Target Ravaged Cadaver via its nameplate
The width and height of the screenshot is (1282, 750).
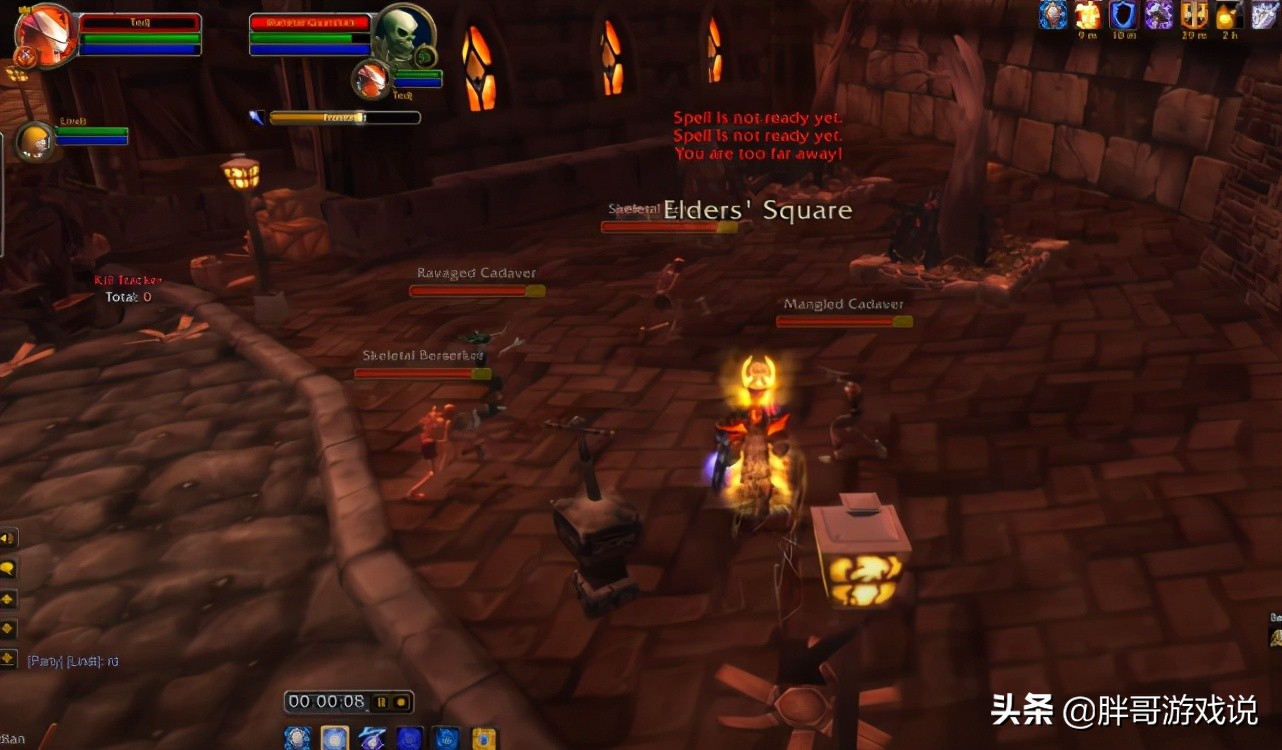[x=477, y=290]
